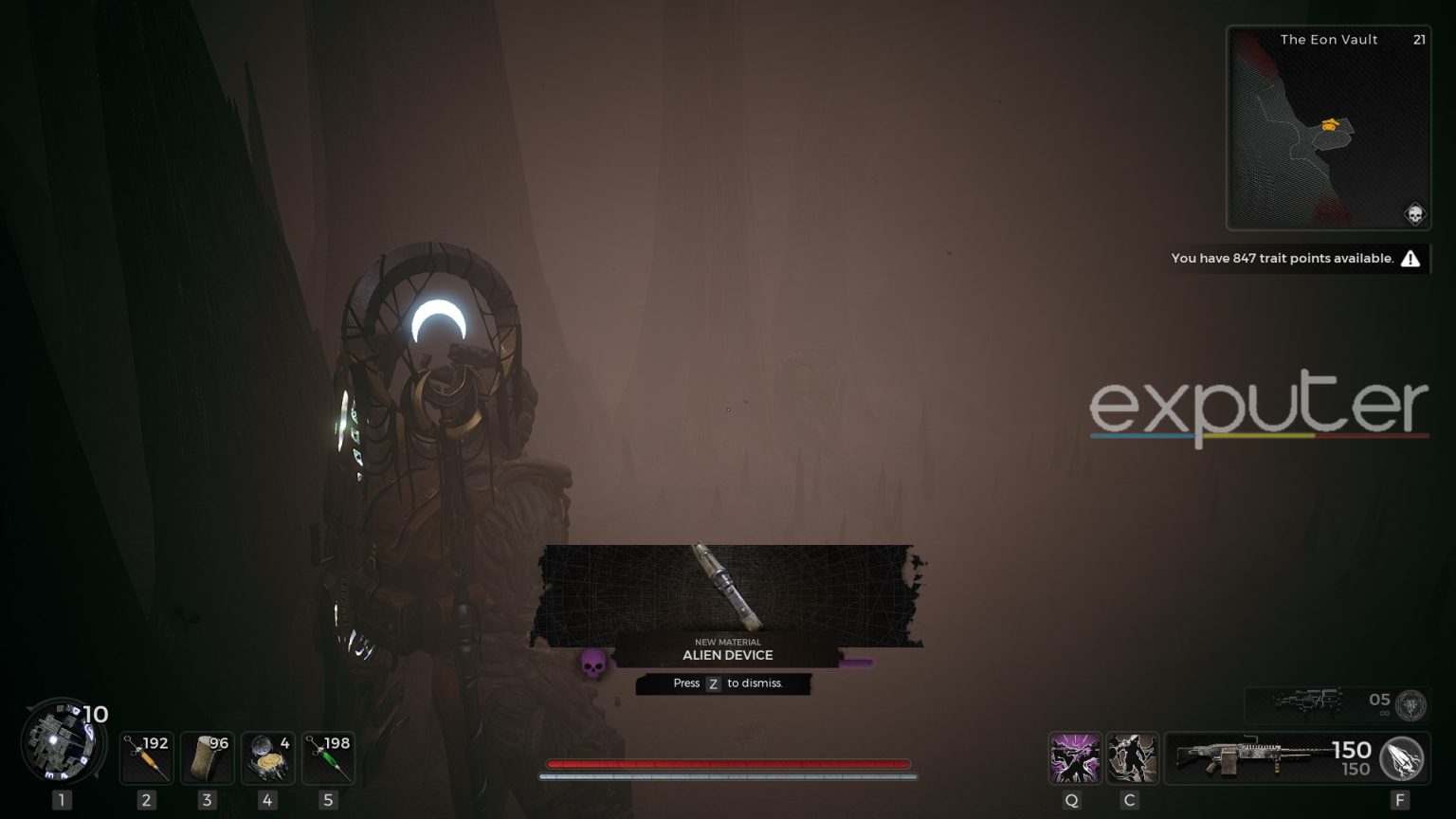Click the Z key prompt to dismiss
1456x819 pixels.
click(x=713, y=683)
